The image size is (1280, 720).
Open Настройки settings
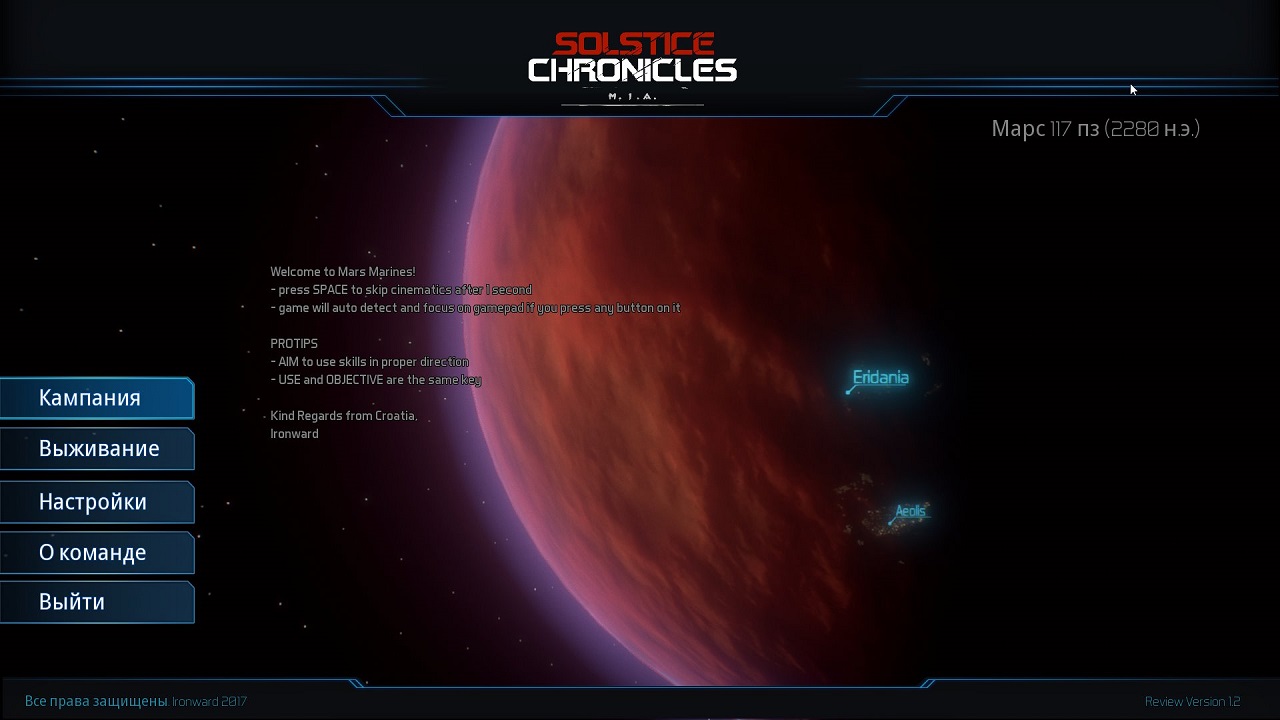[96, 502]
